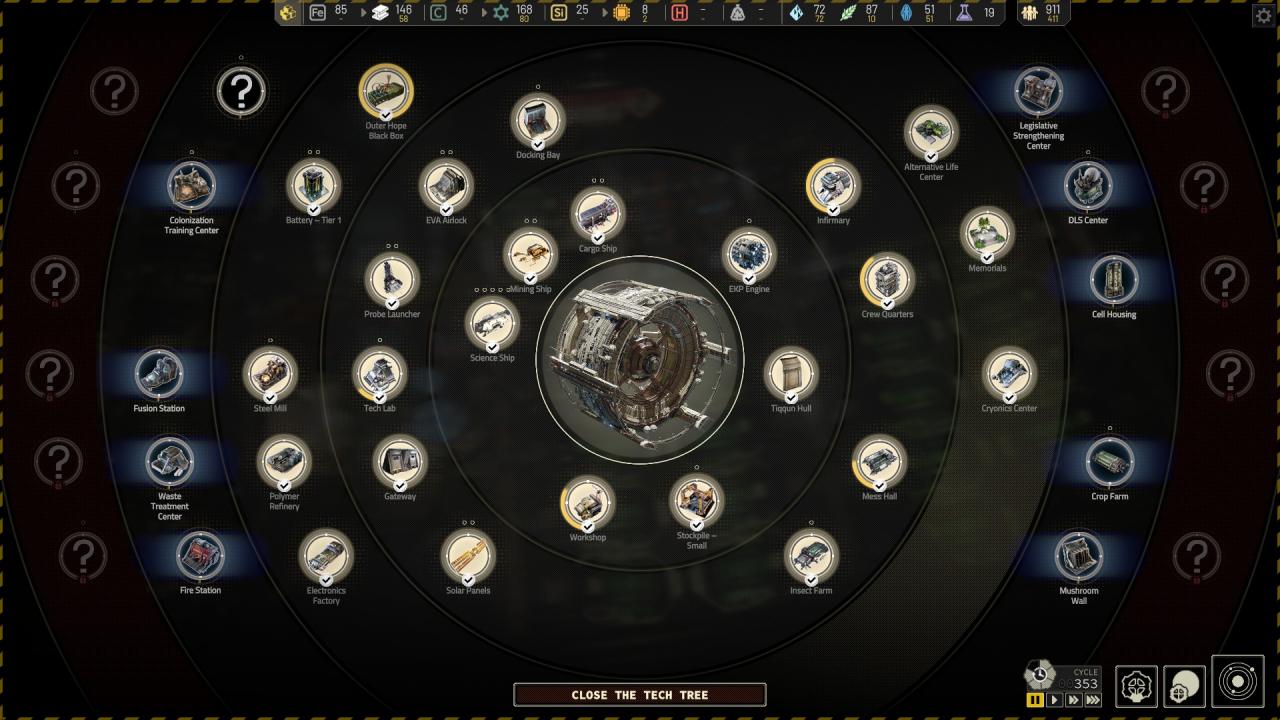Select the Infirmary tech node
This screenshot has height=720, width=1280.
[x=833, y=186]
